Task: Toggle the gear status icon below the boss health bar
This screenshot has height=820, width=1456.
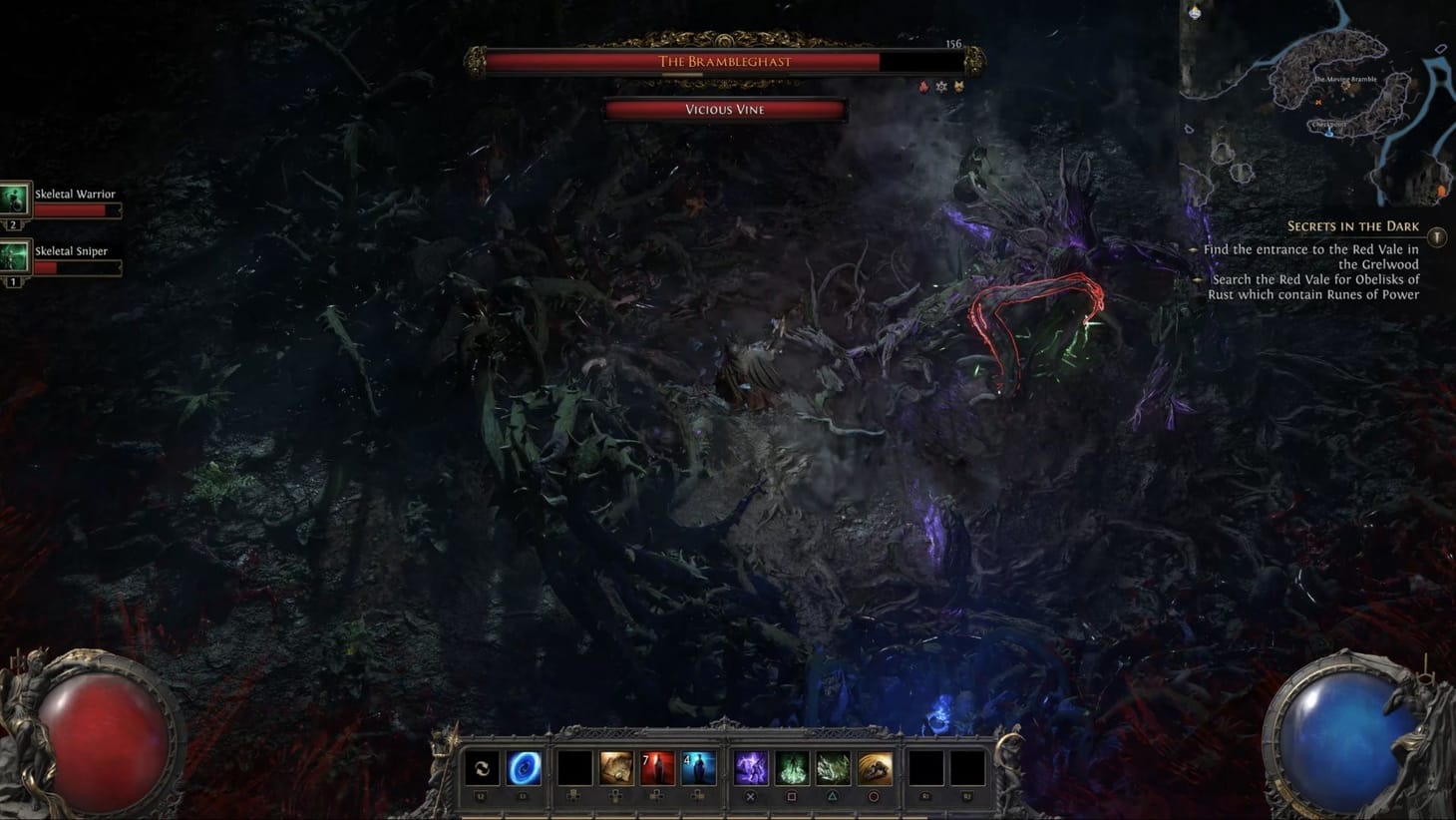Action: (x=940, y=87)
